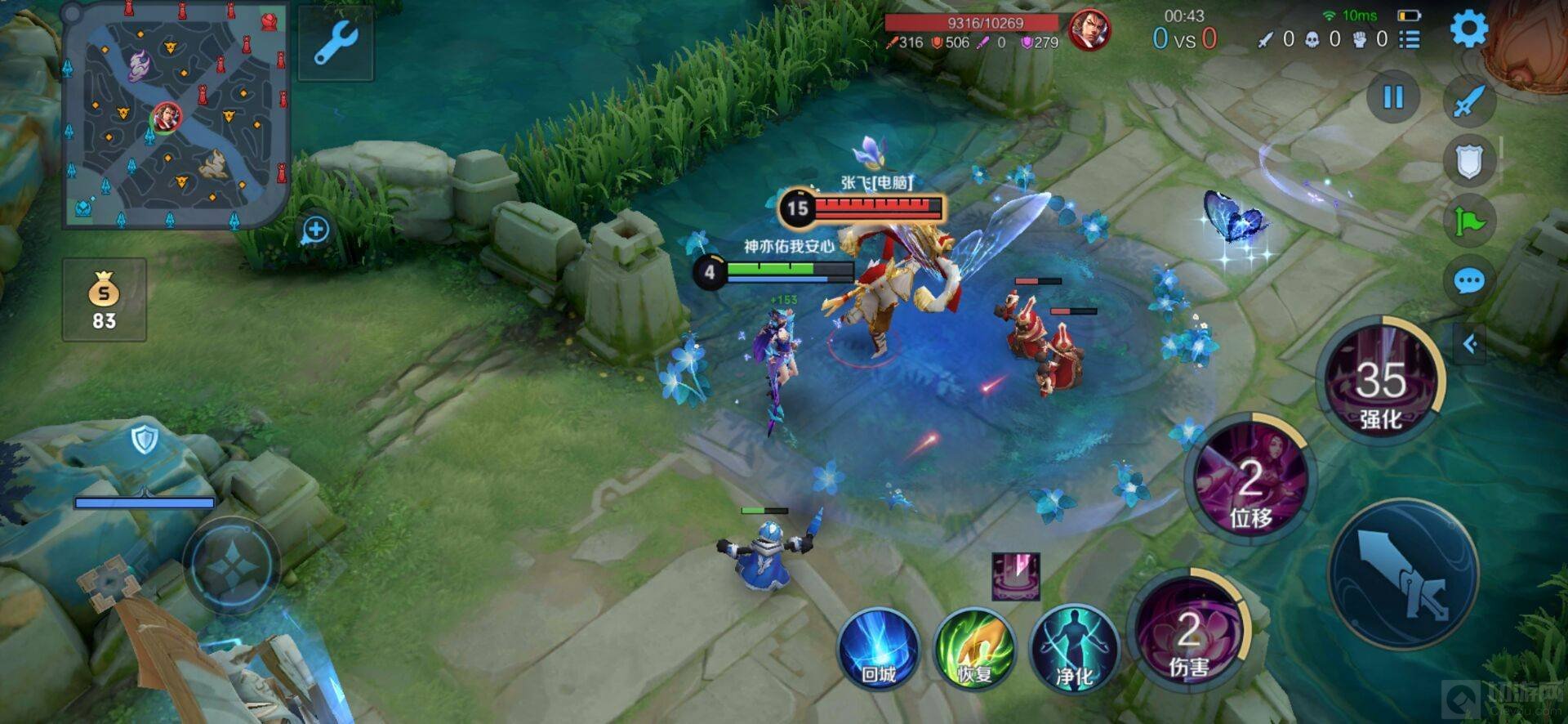
Task: Send the shield defend signal
Action: 1468,162
